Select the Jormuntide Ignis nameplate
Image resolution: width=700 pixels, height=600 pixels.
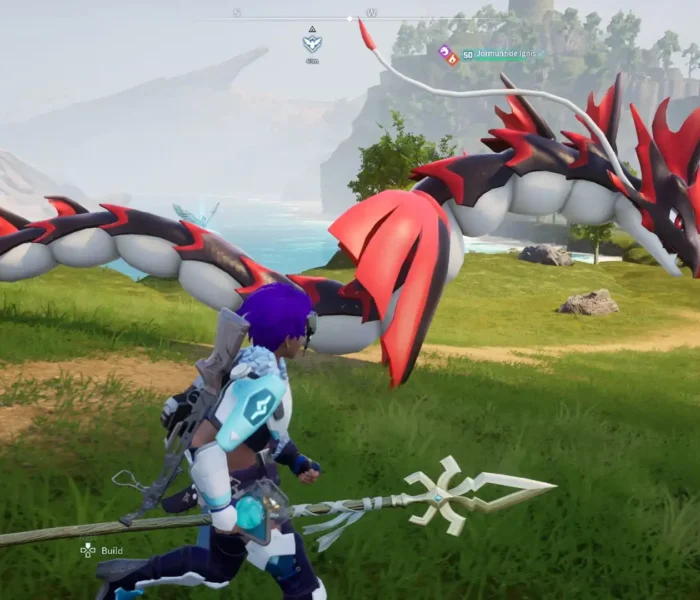click(x=505, y=53)
